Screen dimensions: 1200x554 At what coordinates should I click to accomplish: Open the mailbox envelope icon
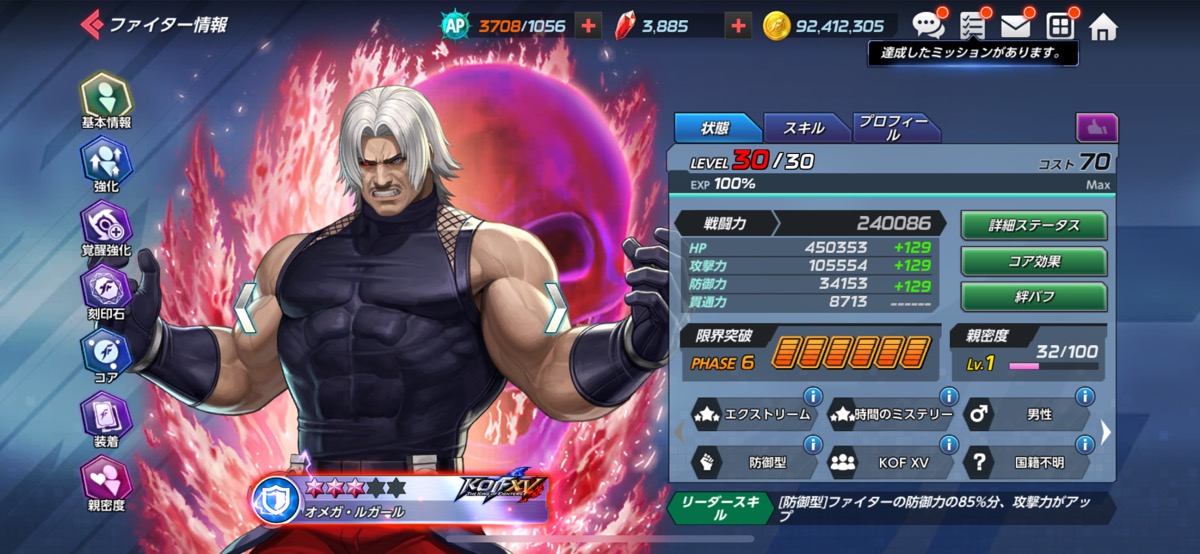coord(1015,25)
